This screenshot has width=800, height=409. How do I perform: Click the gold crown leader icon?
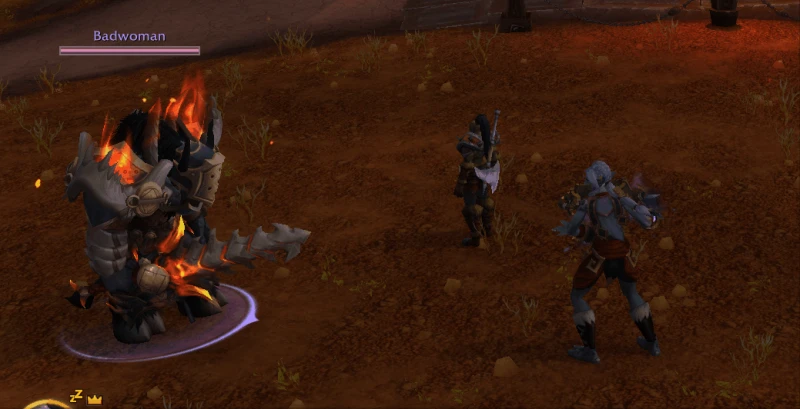coord(95,399)
